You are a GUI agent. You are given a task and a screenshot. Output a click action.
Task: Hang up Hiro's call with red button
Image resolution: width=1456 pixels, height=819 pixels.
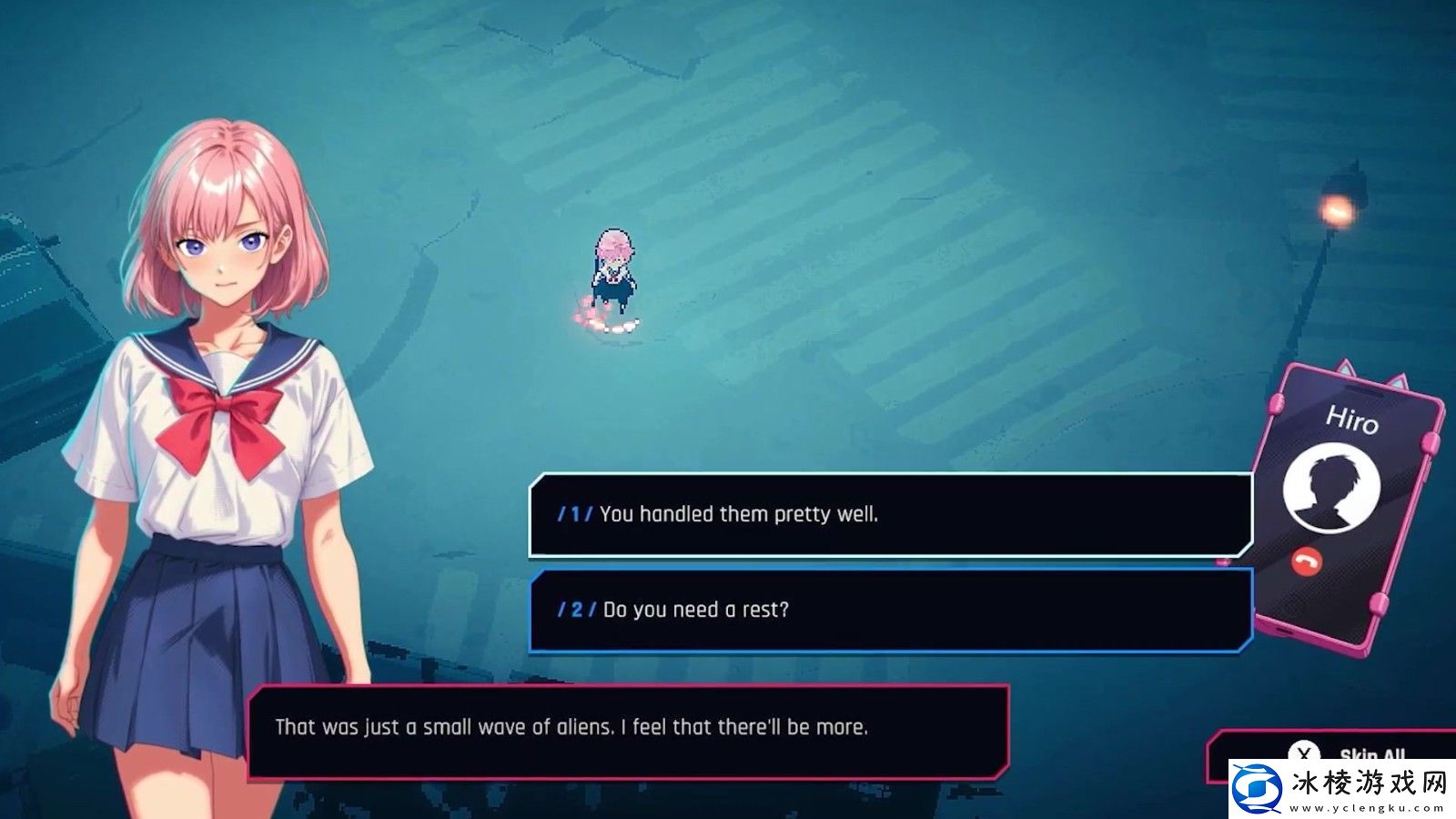[x=1307, y=562]
